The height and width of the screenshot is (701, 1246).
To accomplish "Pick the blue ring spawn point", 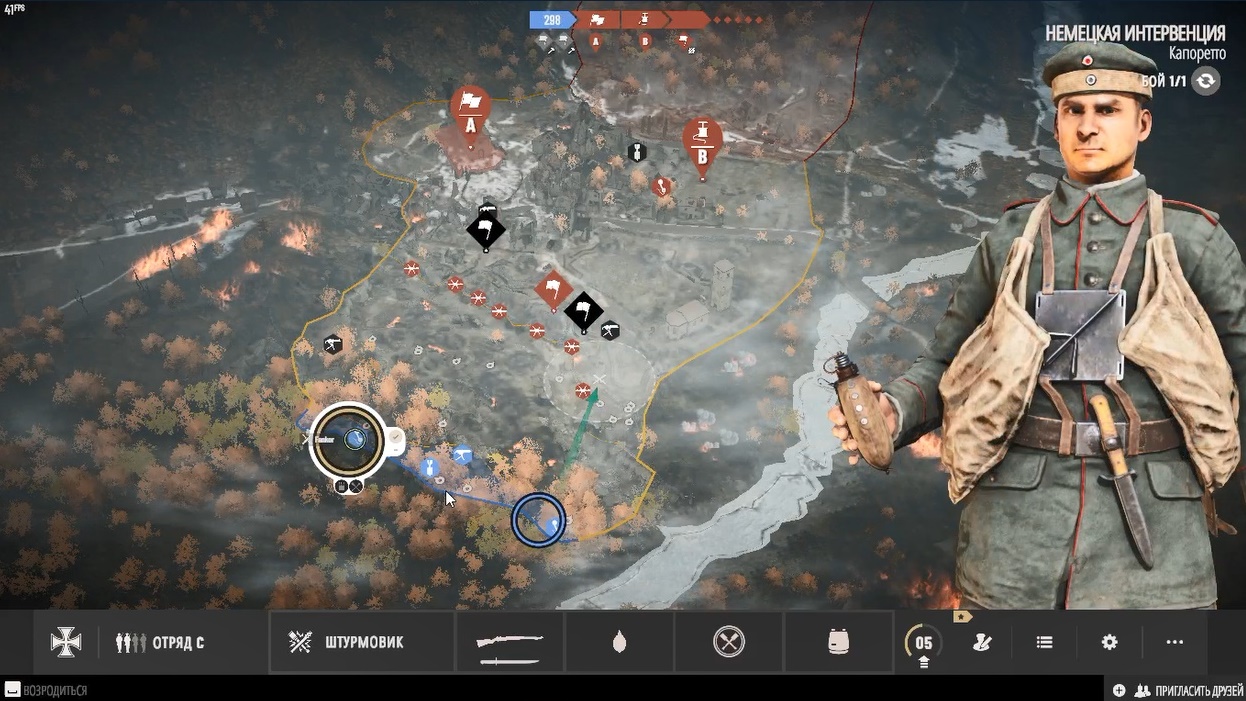I will pos(538,520).
